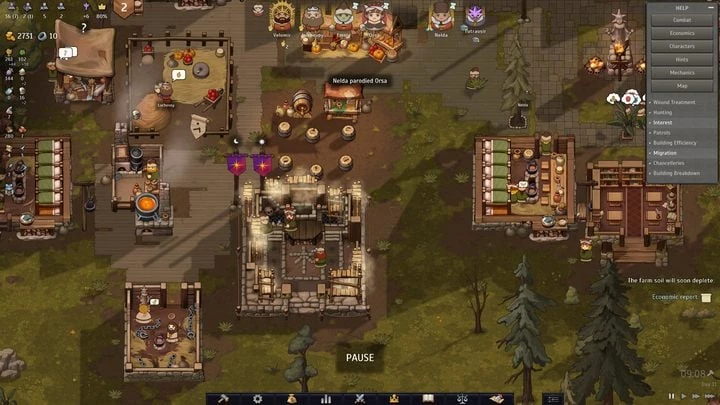This screenshot has height=405, width=720.
Task: Open the Hints help section
Action: 682,59
